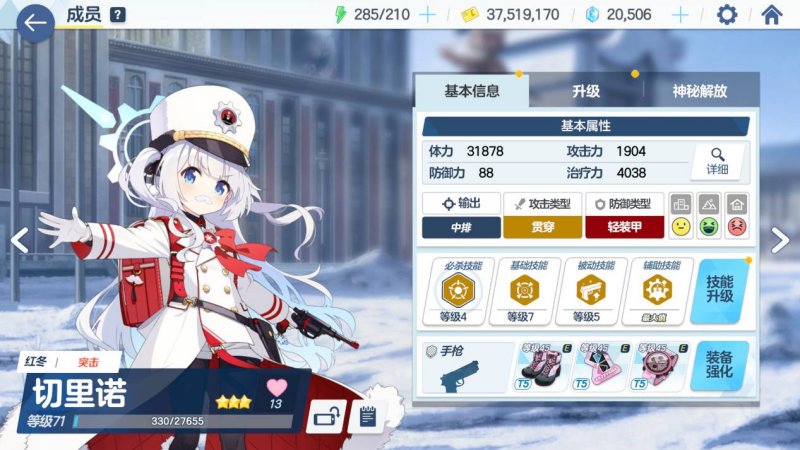Show detailed stats with 详细
The image size is (800, 450).
click(717, 161)
